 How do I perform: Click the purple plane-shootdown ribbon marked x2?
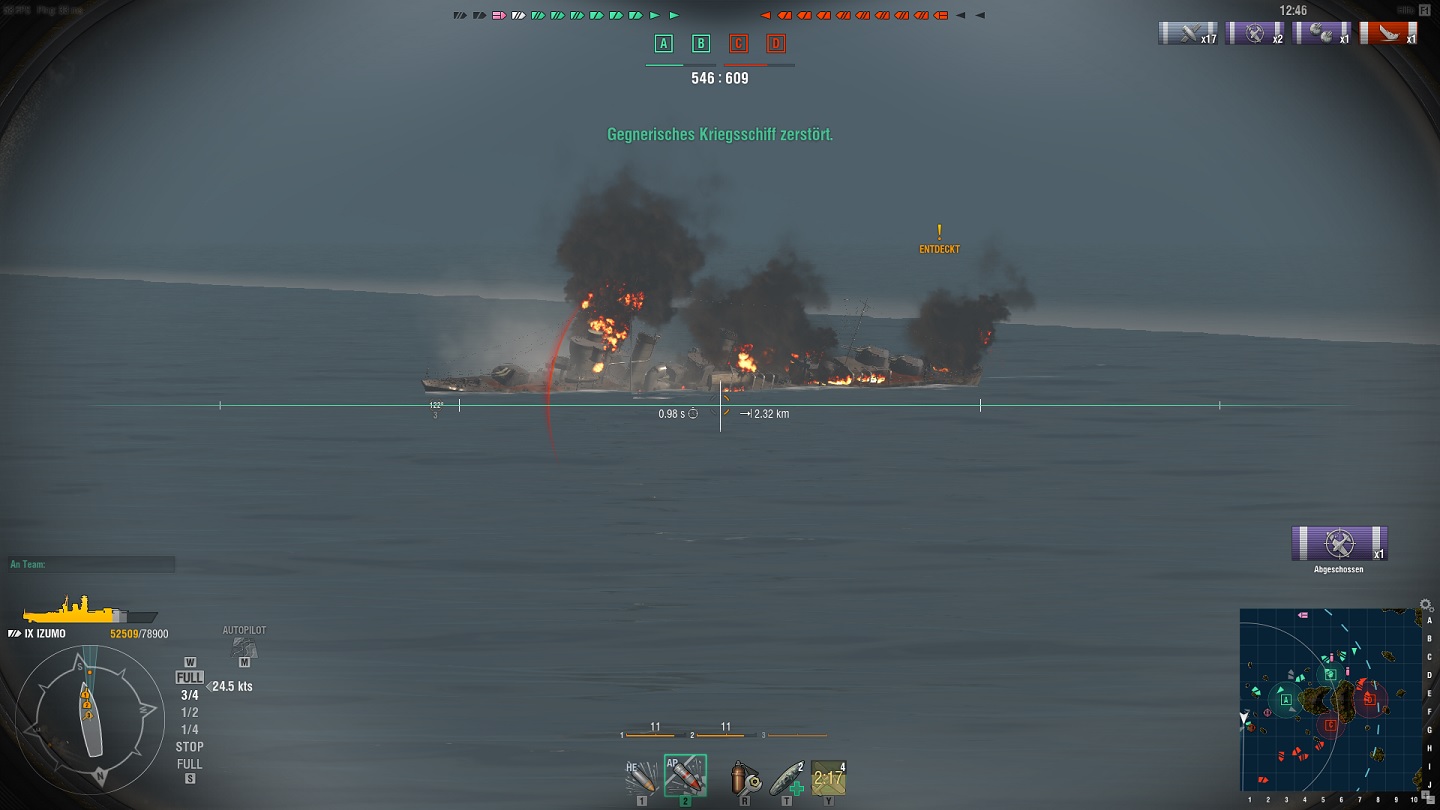click(x=1255, y=33)
